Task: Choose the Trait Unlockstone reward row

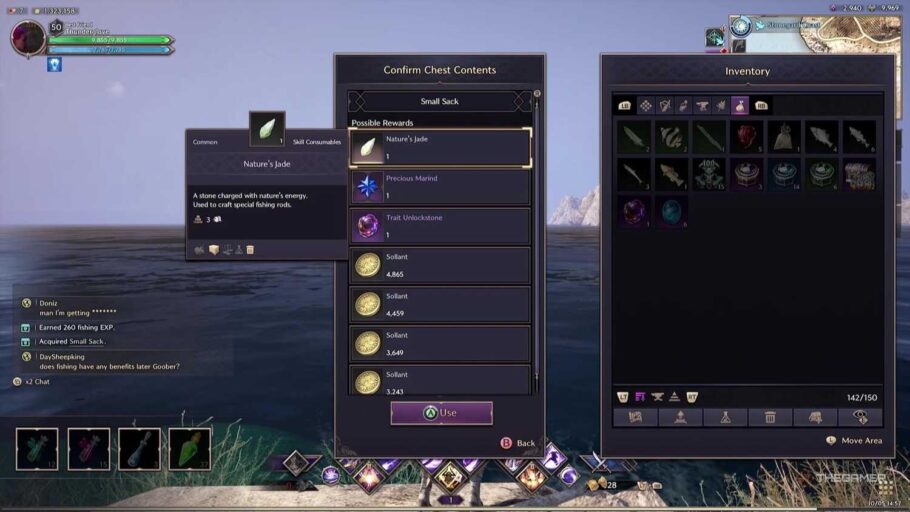Action: coord(440,226)
